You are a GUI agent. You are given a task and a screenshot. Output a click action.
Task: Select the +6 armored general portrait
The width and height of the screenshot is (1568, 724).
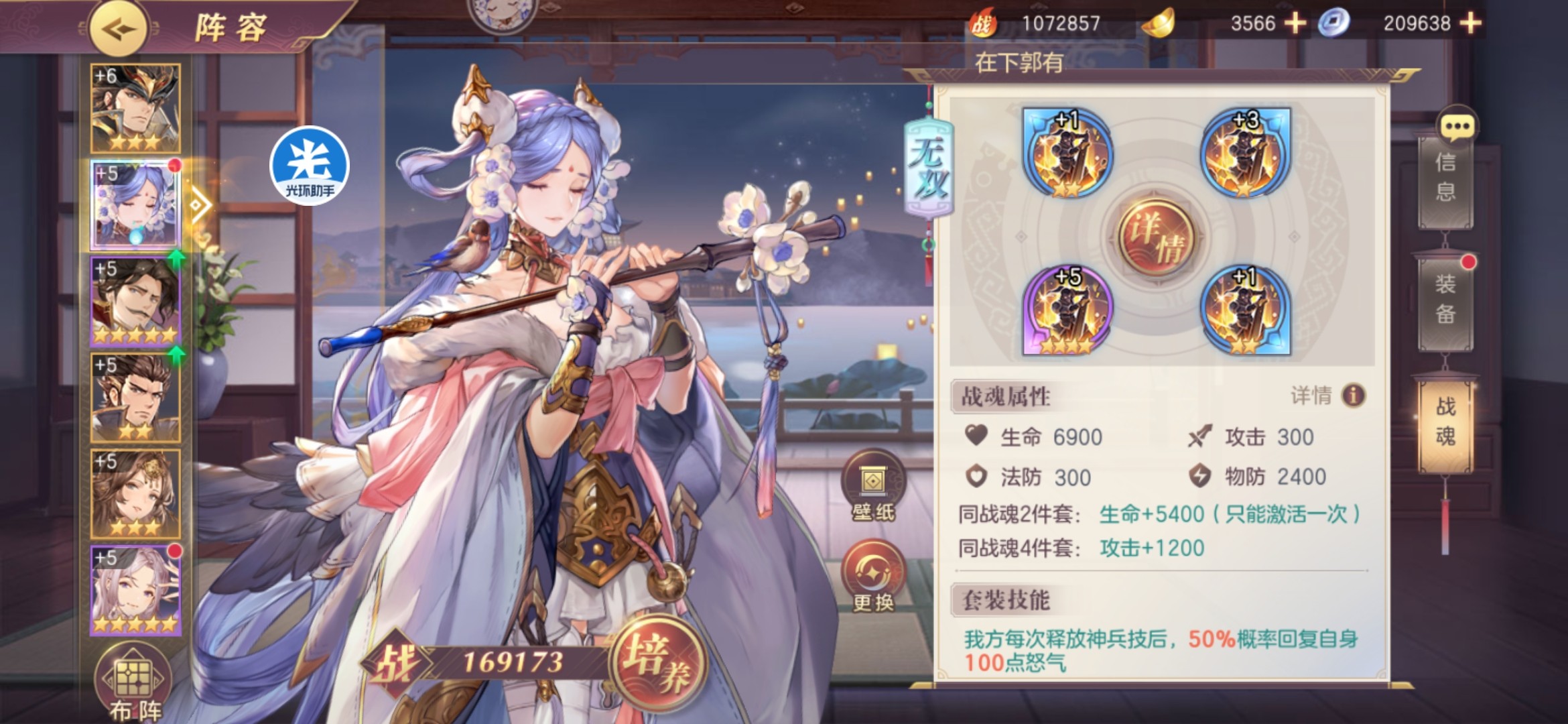[x=136, y=107]
